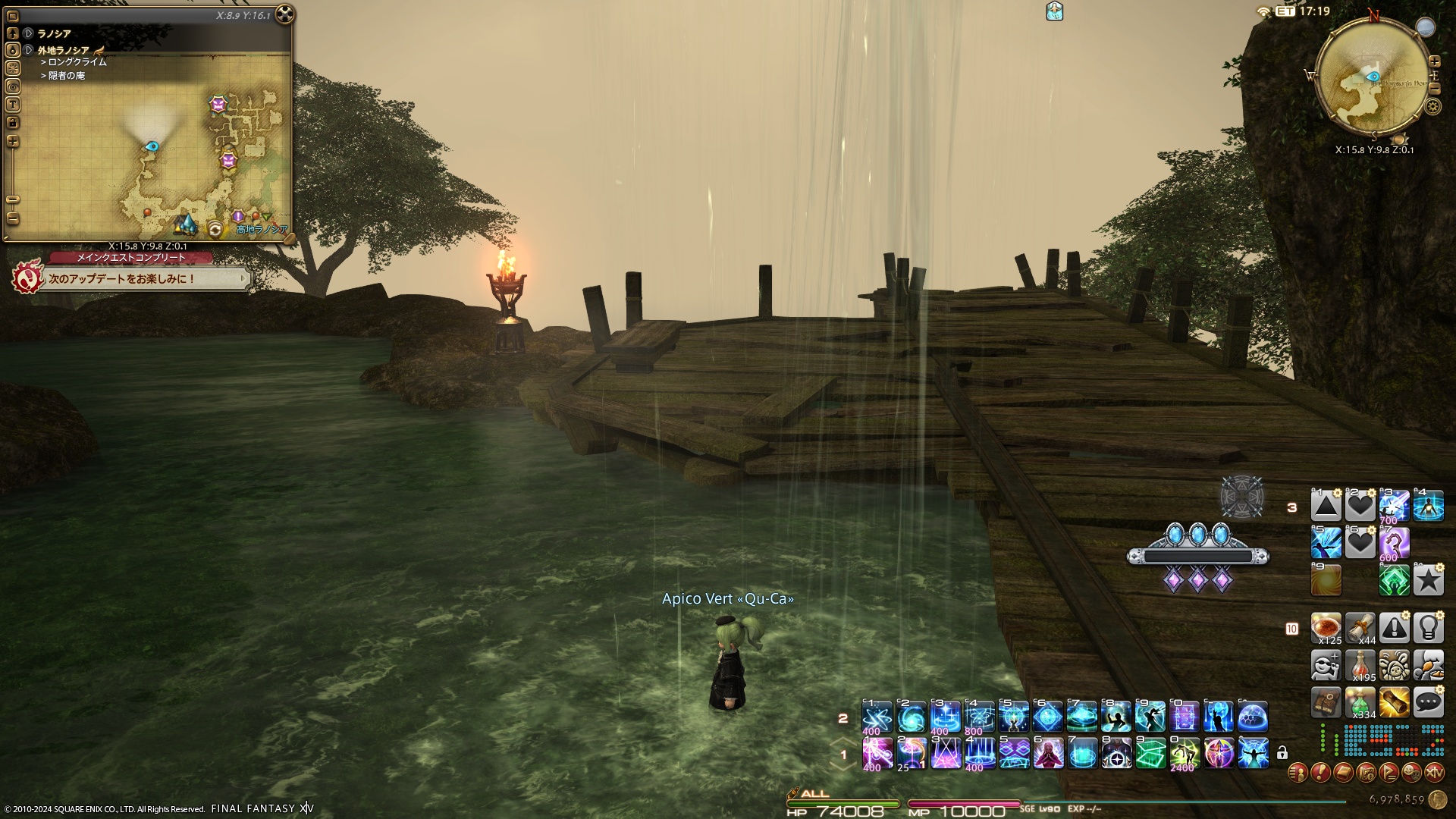
Task: Open minimap settings gear
Action: tap(1432, 106)
